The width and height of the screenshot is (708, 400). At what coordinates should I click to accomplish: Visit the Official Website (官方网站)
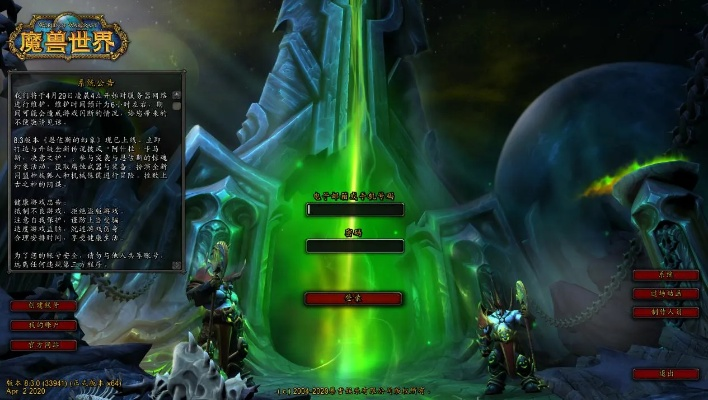tap(44, 345)
